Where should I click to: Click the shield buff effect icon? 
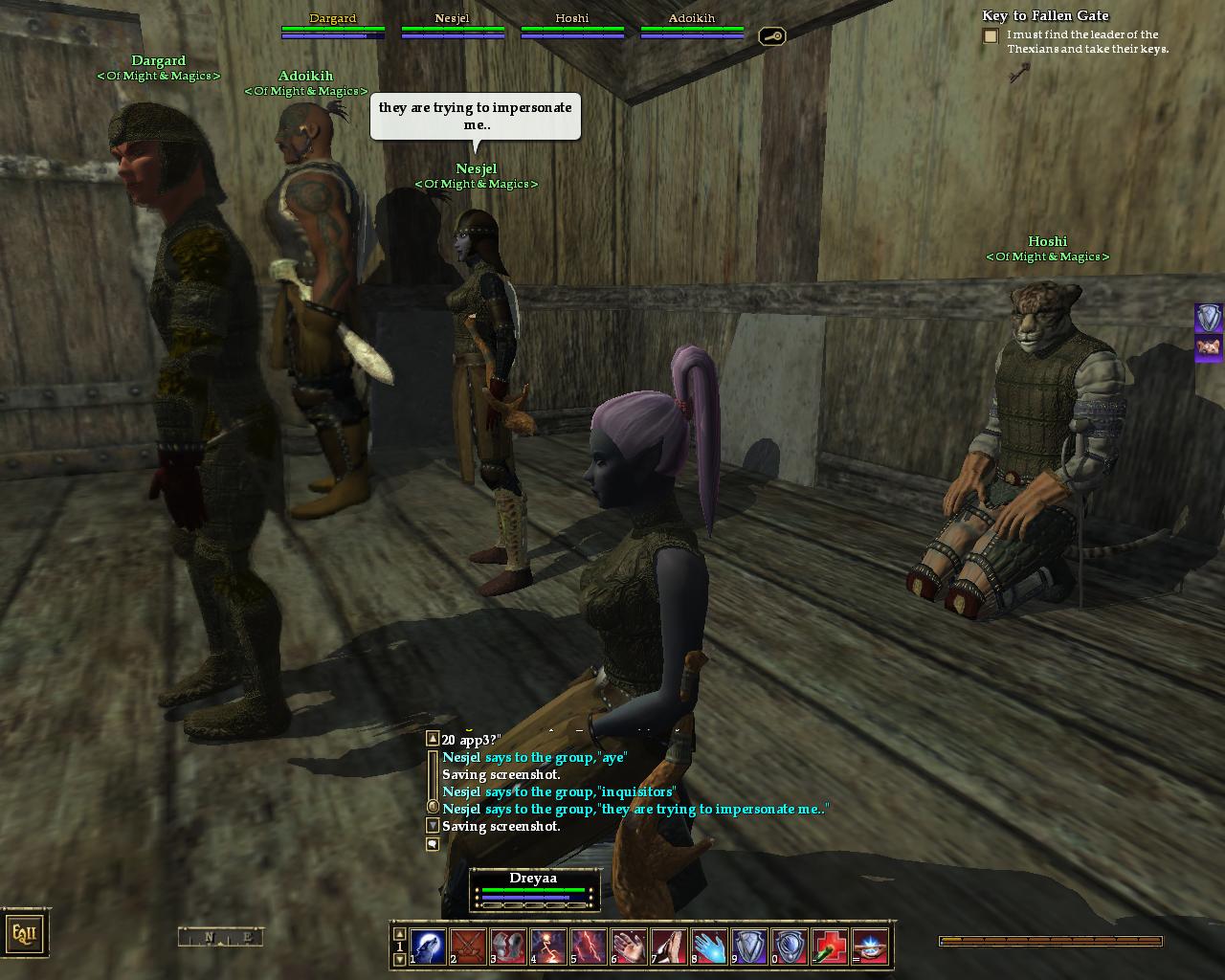[1209, 318]
